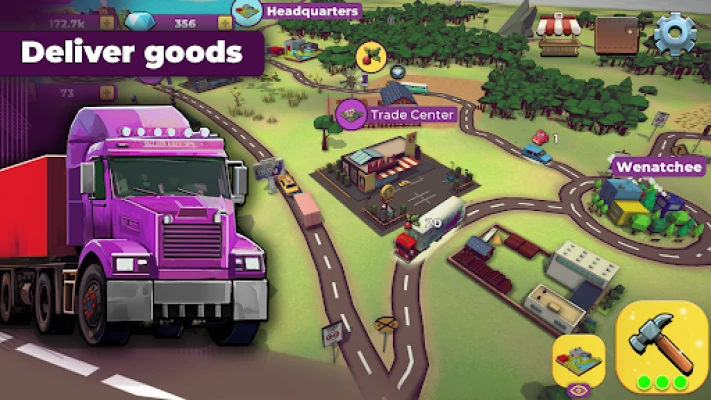Click the fruit resource map marker
This screenshot has width=711, height=400.
tap(370, 55)
